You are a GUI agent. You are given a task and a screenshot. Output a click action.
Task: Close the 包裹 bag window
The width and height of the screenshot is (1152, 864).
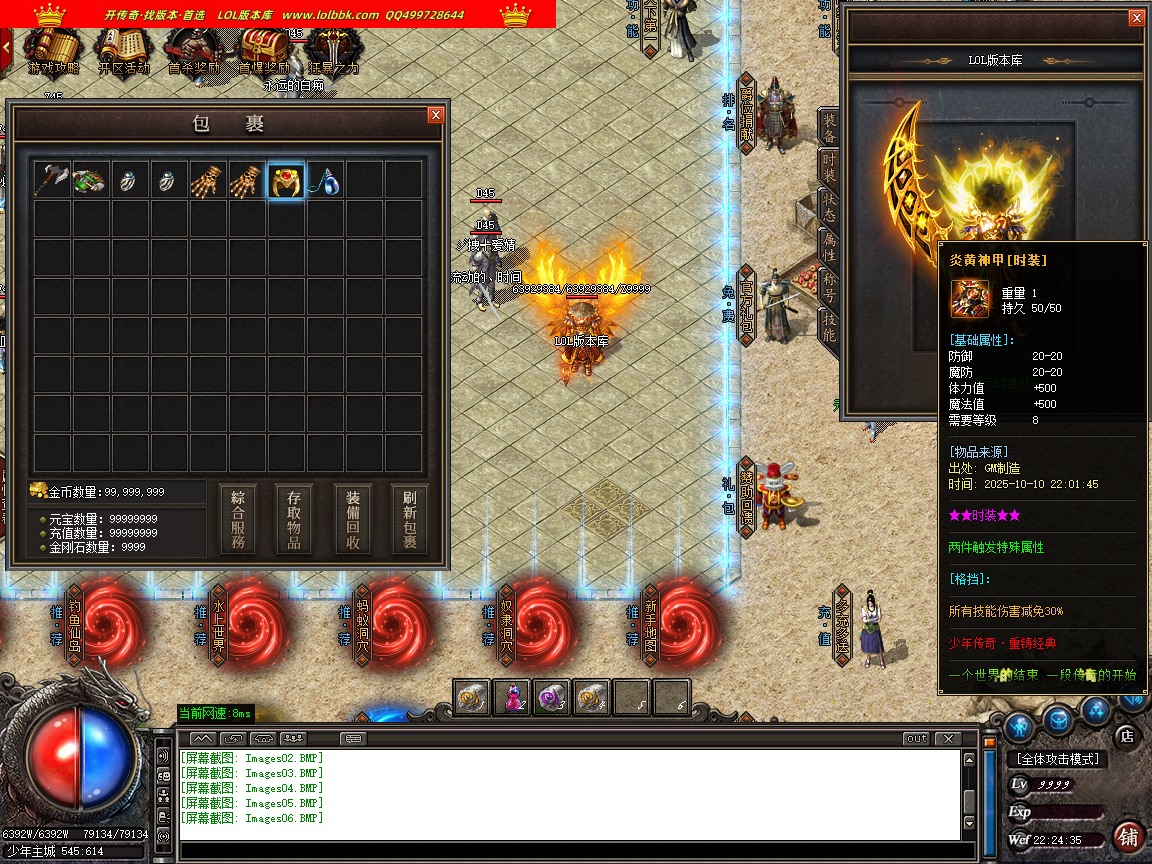point(435,115)
